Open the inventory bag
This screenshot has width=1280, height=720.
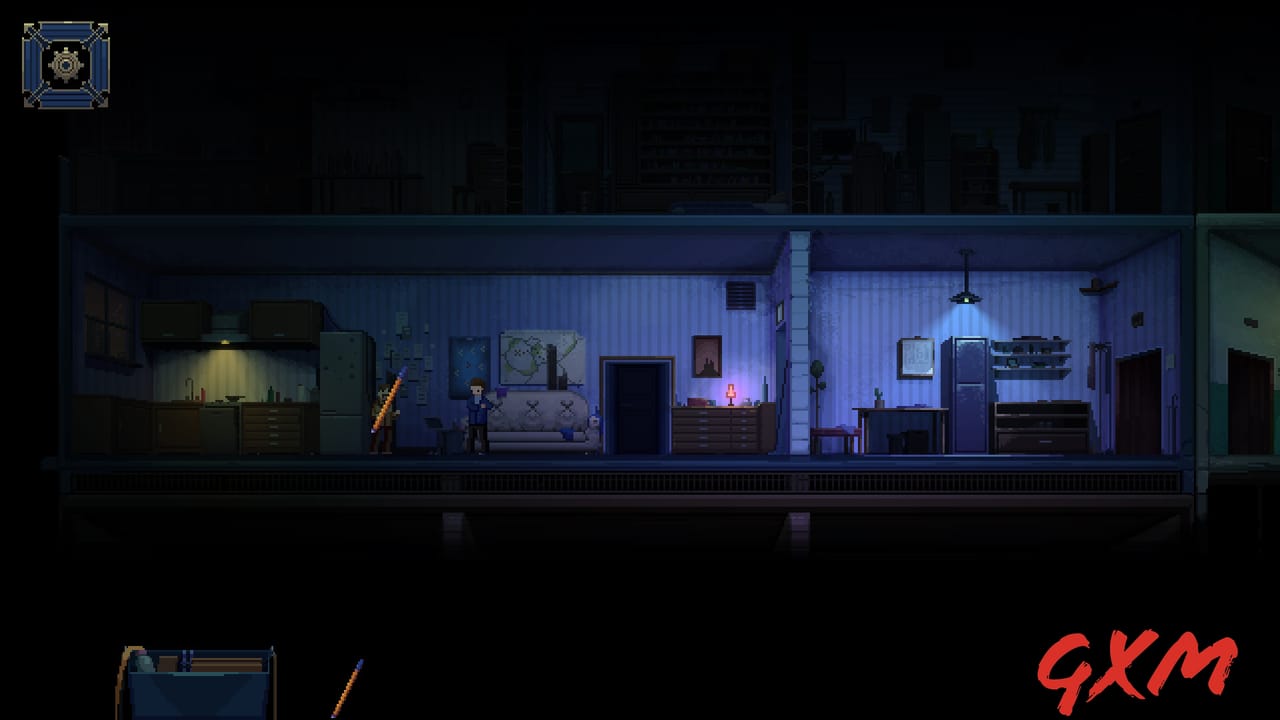196,684
